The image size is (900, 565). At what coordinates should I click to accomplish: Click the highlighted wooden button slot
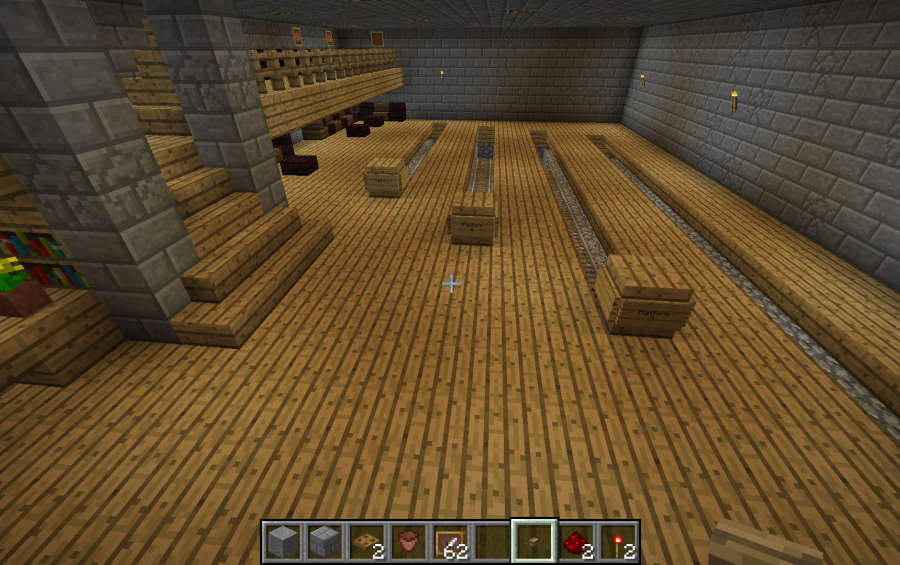pyautogui.click(x=533, y=542)
